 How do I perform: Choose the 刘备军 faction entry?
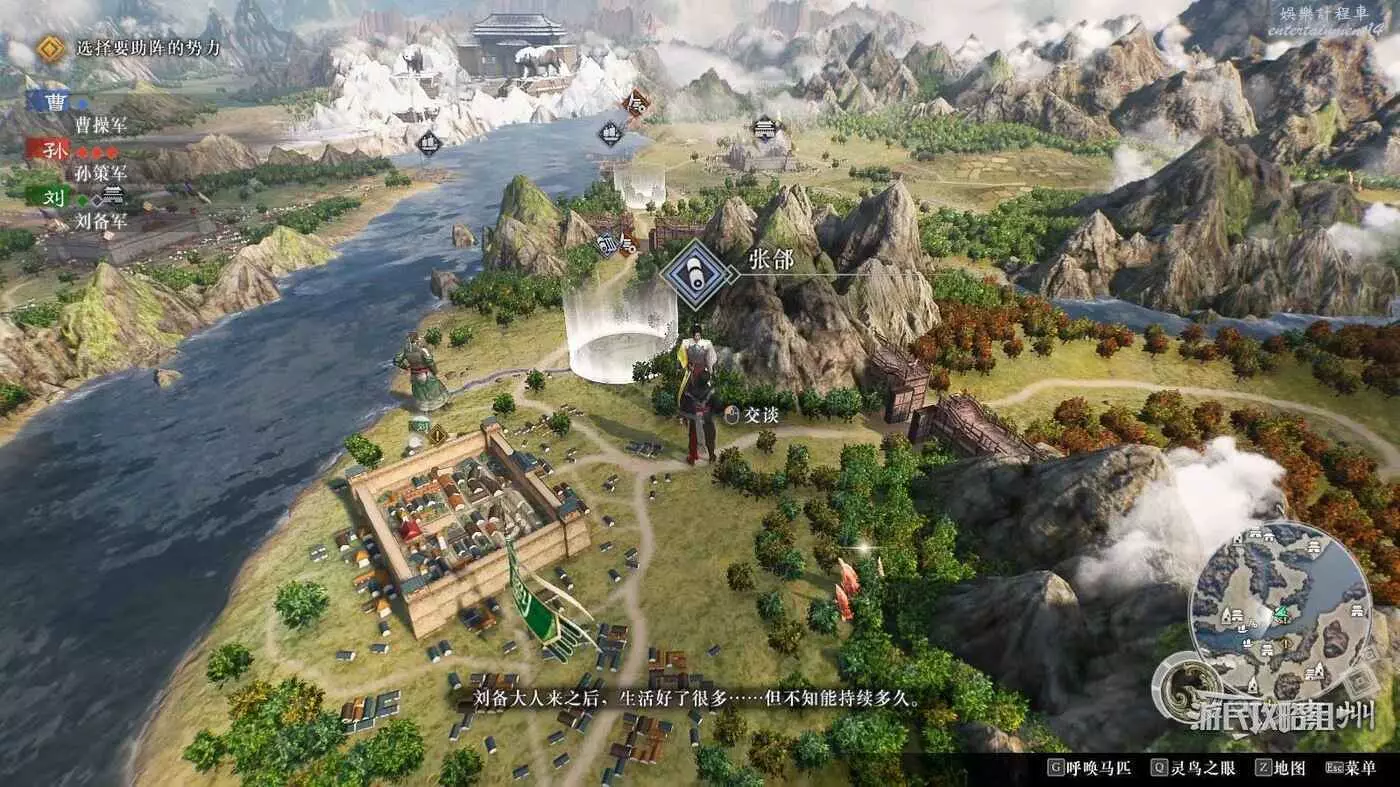[x=101, y=222]
